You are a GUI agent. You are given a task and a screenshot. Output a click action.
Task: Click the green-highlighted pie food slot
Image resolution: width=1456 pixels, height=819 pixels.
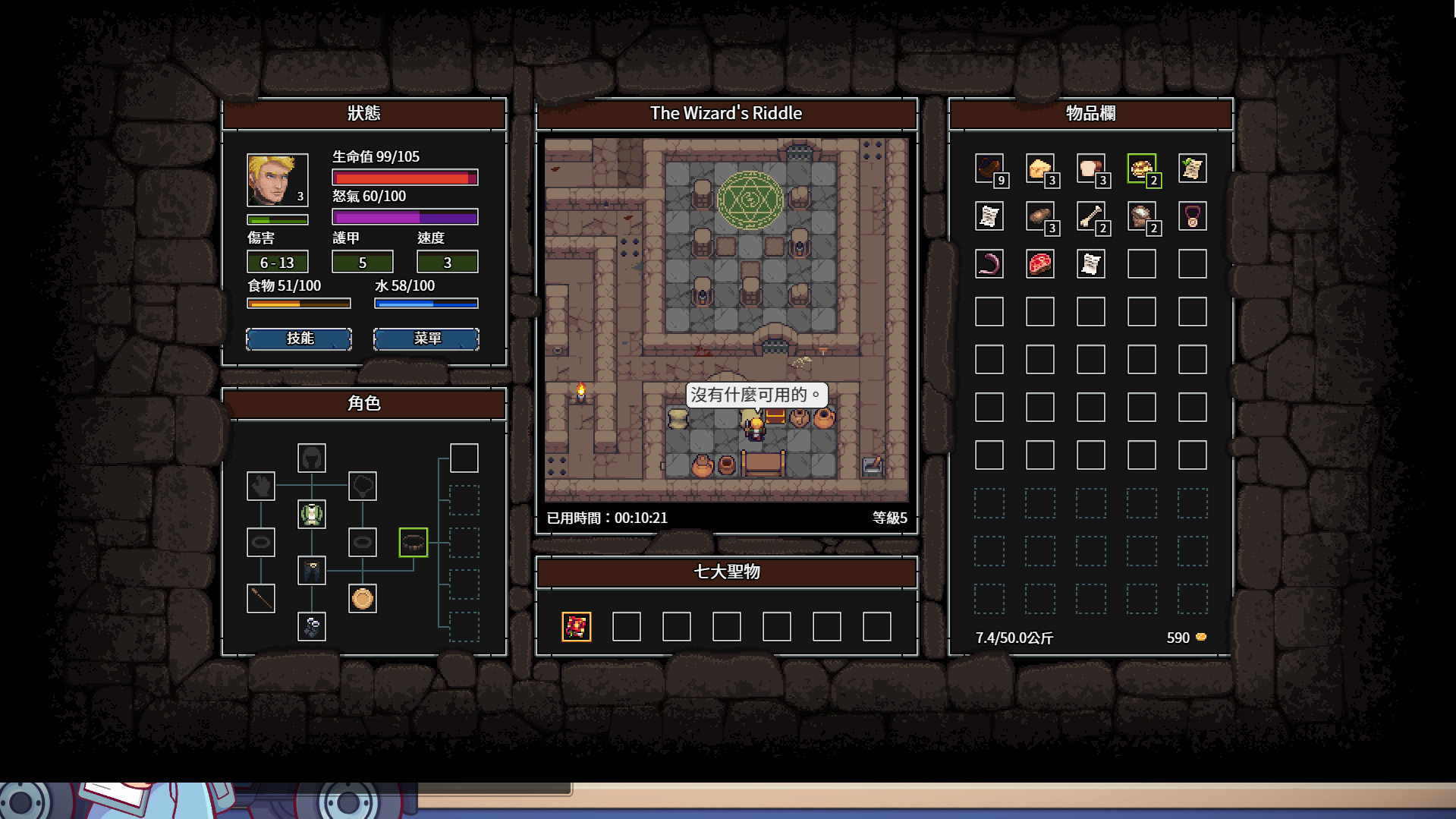(x=1141, y=169)
